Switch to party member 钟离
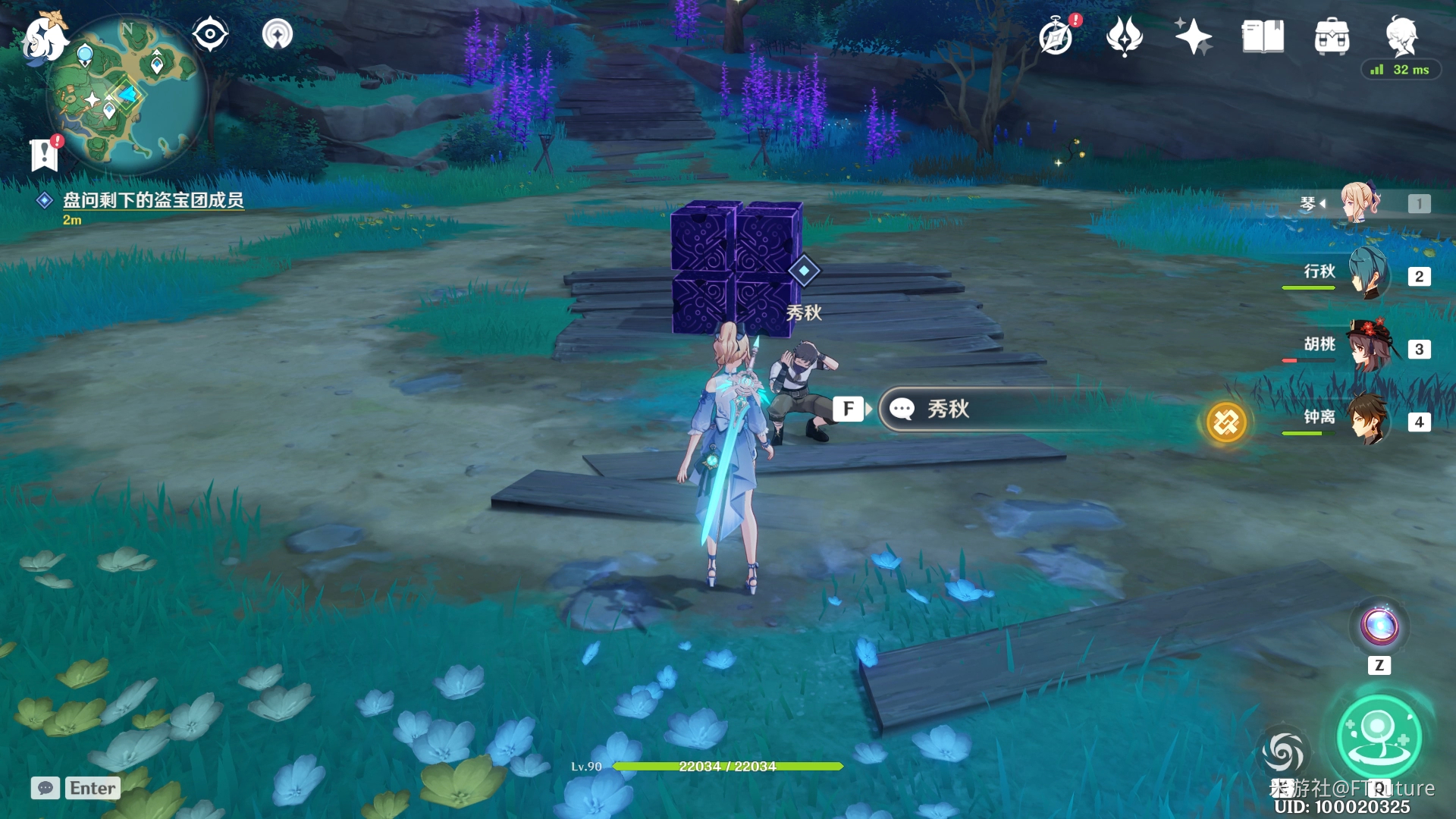The image size is (1456, 819). pos(1368,419)
